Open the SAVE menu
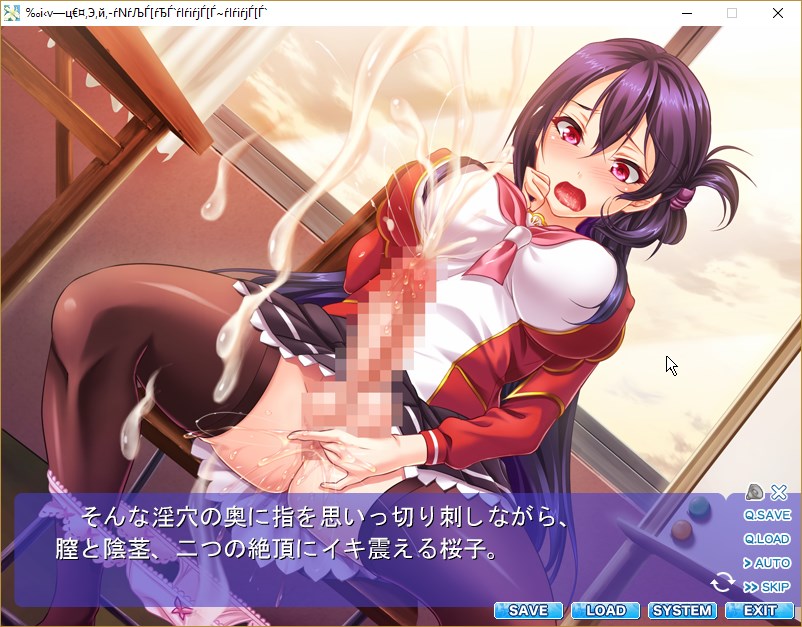This screenshot has height=627, width=802. [x=528, y=610]
